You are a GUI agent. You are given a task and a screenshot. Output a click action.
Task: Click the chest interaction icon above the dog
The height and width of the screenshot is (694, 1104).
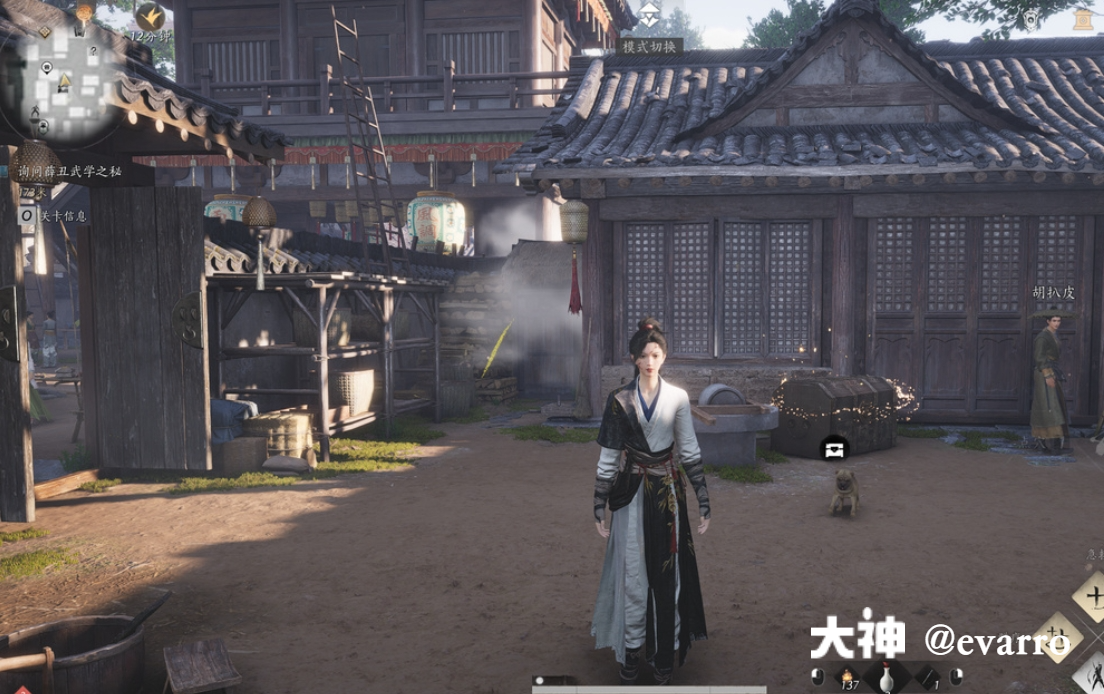834,447
